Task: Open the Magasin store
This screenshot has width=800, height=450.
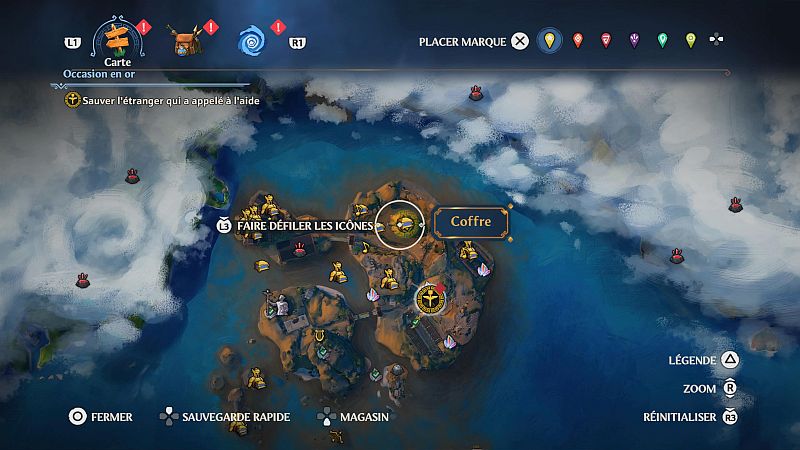Action: (353, 417)
